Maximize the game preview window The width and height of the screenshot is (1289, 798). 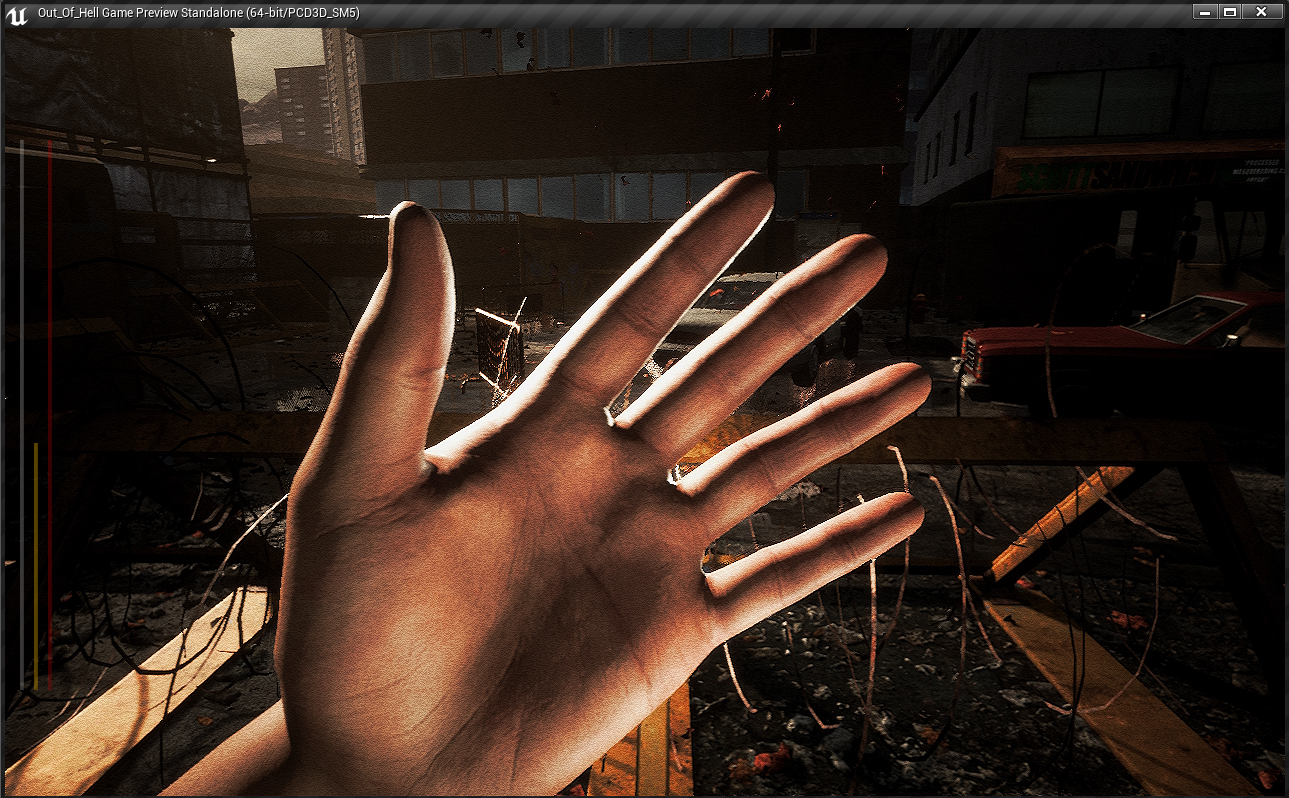pyautogui.click(x=1230, y=12)
